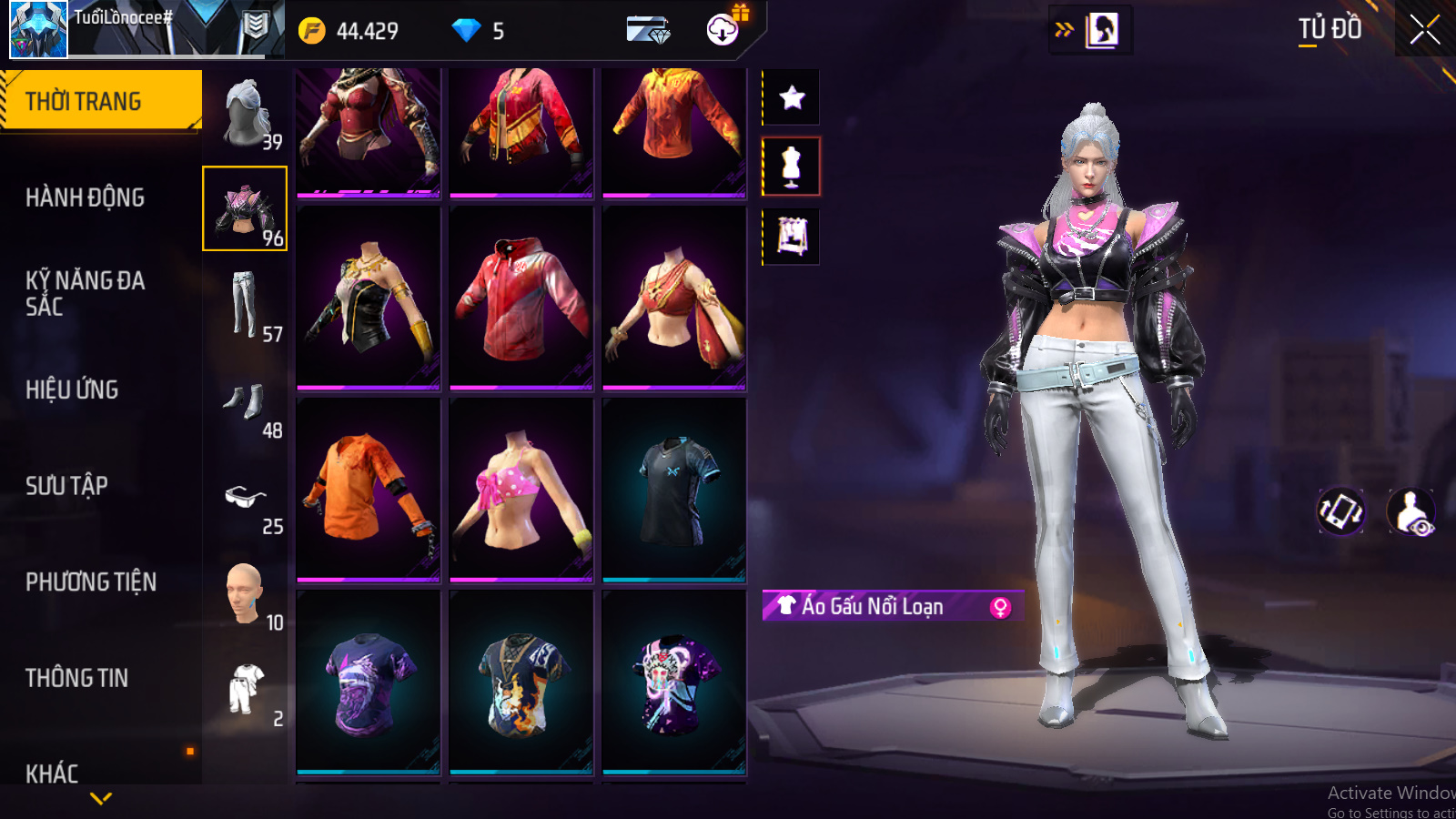Toggle the character preview eye button
The height and width of the screenshot is (819, 1456).
tap(1411, 512)
